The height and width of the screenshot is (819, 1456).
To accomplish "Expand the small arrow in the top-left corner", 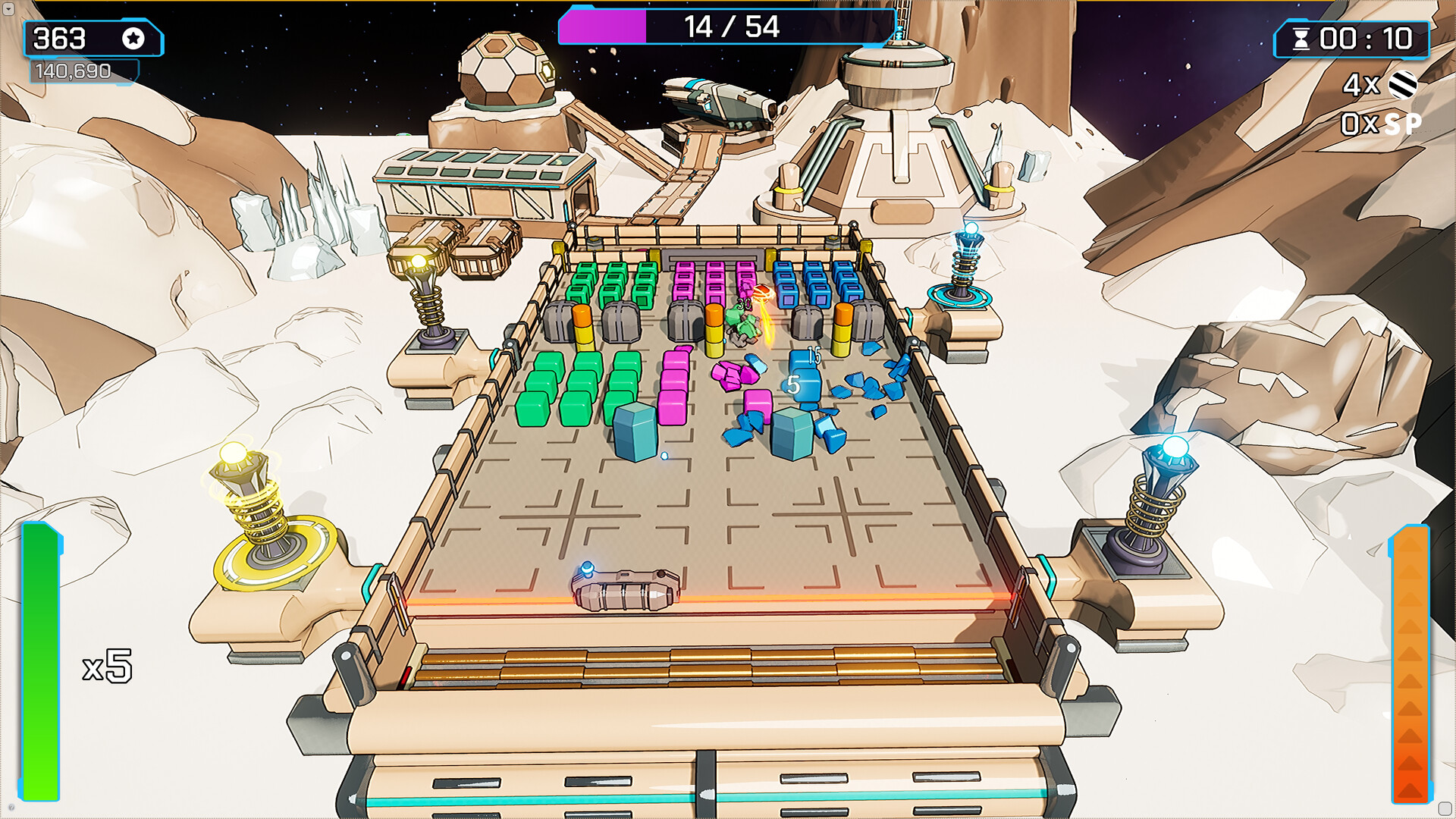I will pos(8,8).
